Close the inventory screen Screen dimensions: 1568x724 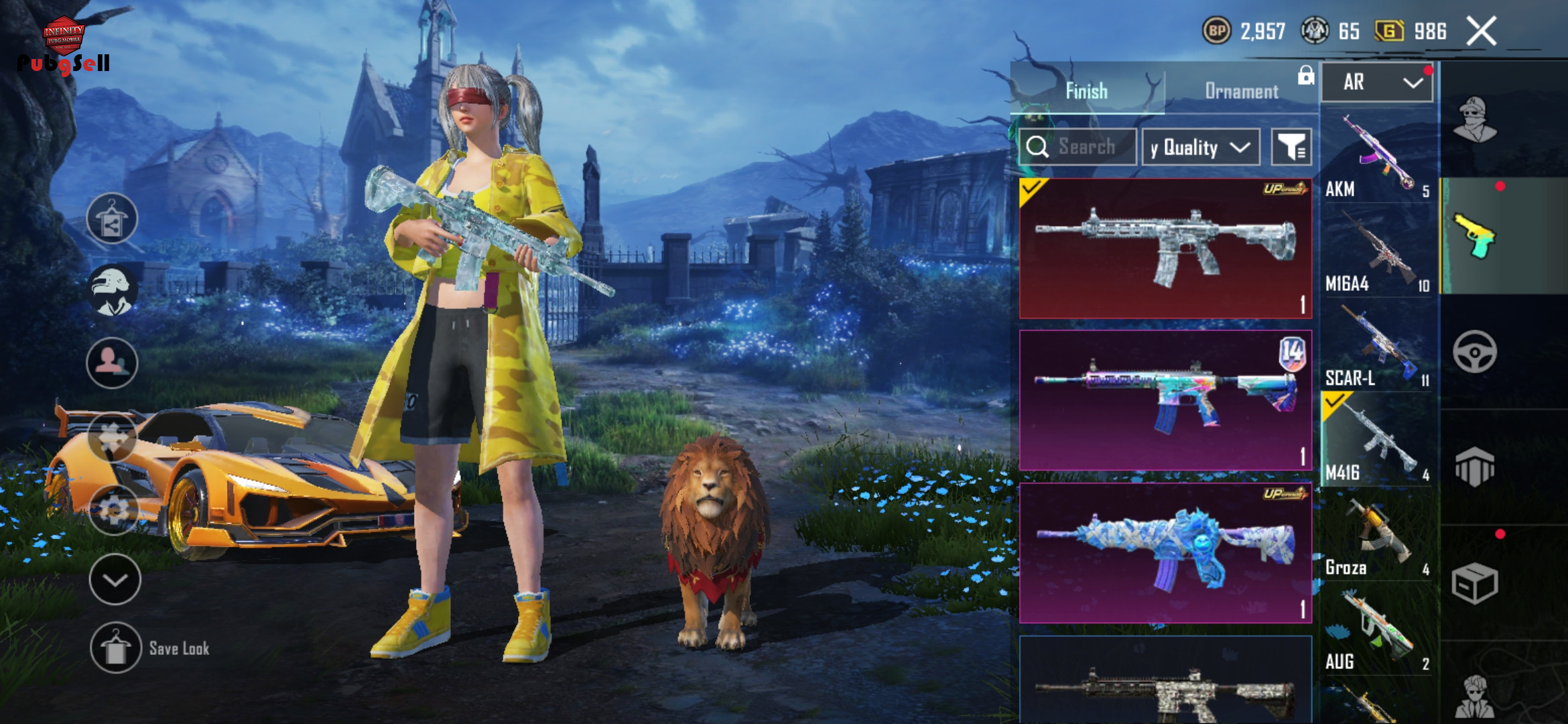(1481, 32)
